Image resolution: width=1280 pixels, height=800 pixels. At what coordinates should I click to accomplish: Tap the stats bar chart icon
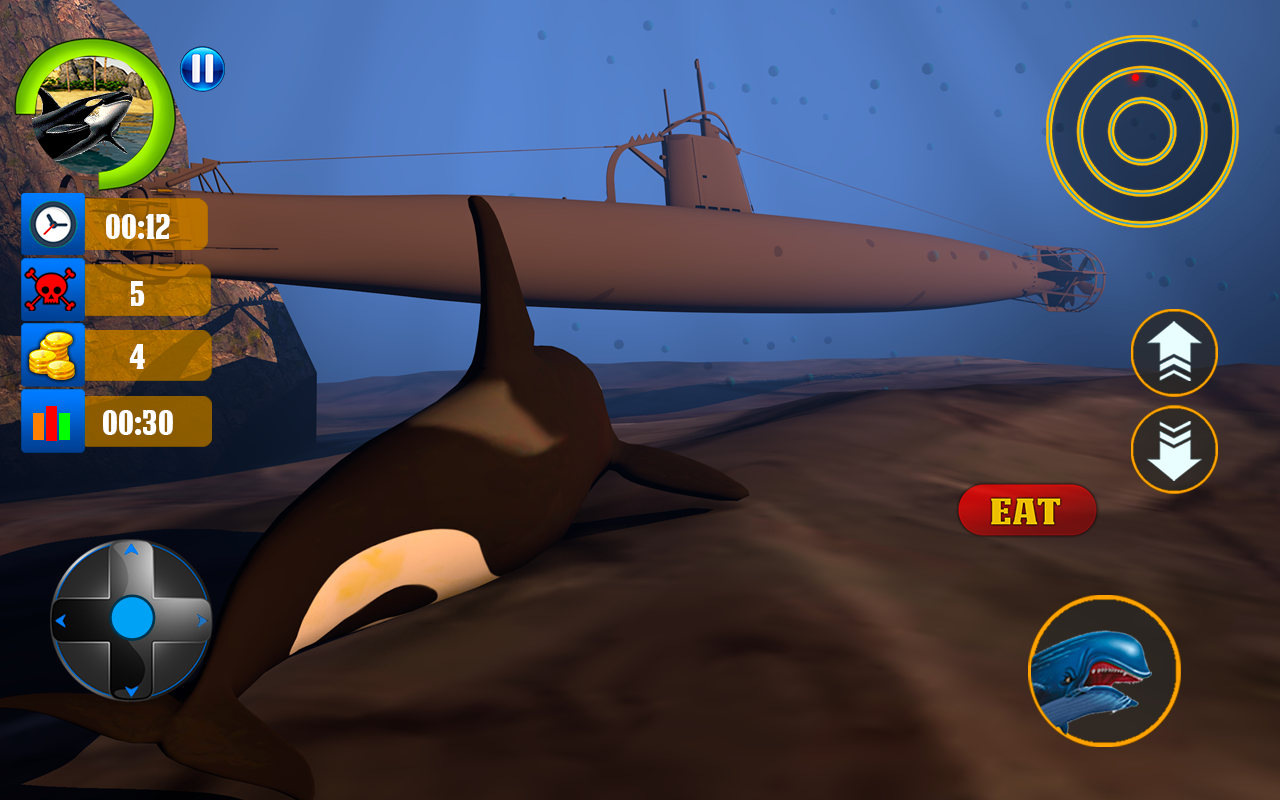[51, 421]
